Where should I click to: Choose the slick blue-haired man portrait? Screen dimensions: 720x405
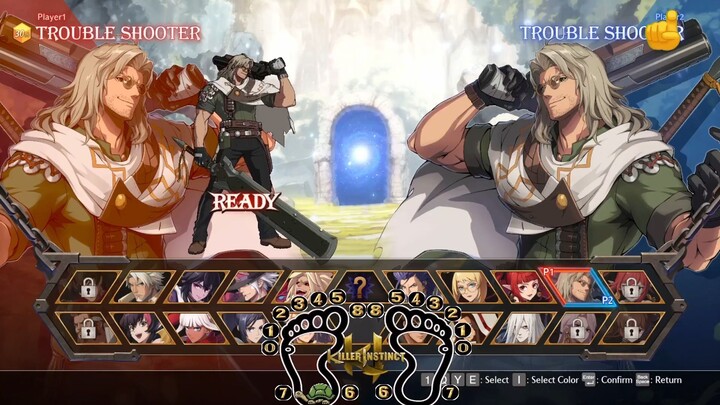pos(412,288)
